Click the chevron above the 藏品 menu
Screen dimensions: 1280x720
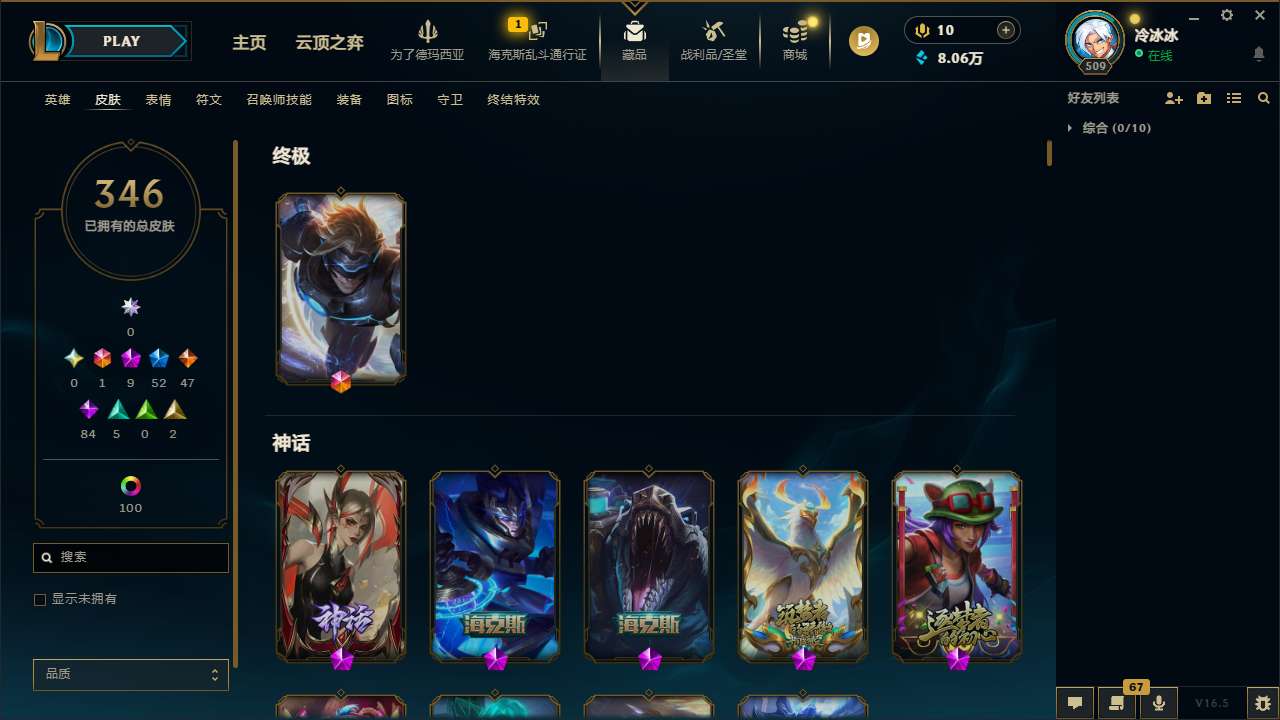pyautogui.click(x=634, y=6)
